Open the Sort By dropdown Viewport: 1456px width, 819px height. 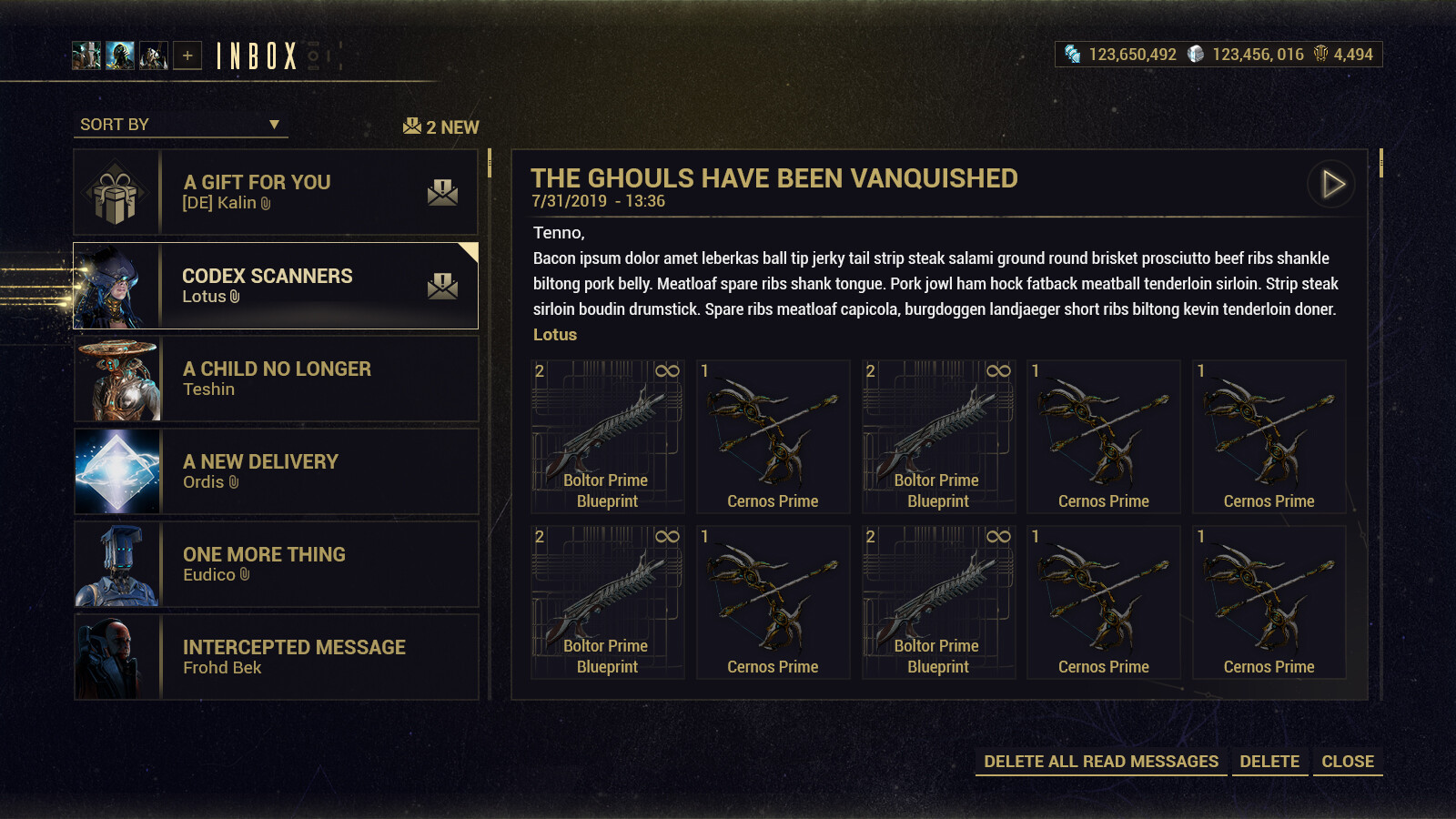(180, 125)
